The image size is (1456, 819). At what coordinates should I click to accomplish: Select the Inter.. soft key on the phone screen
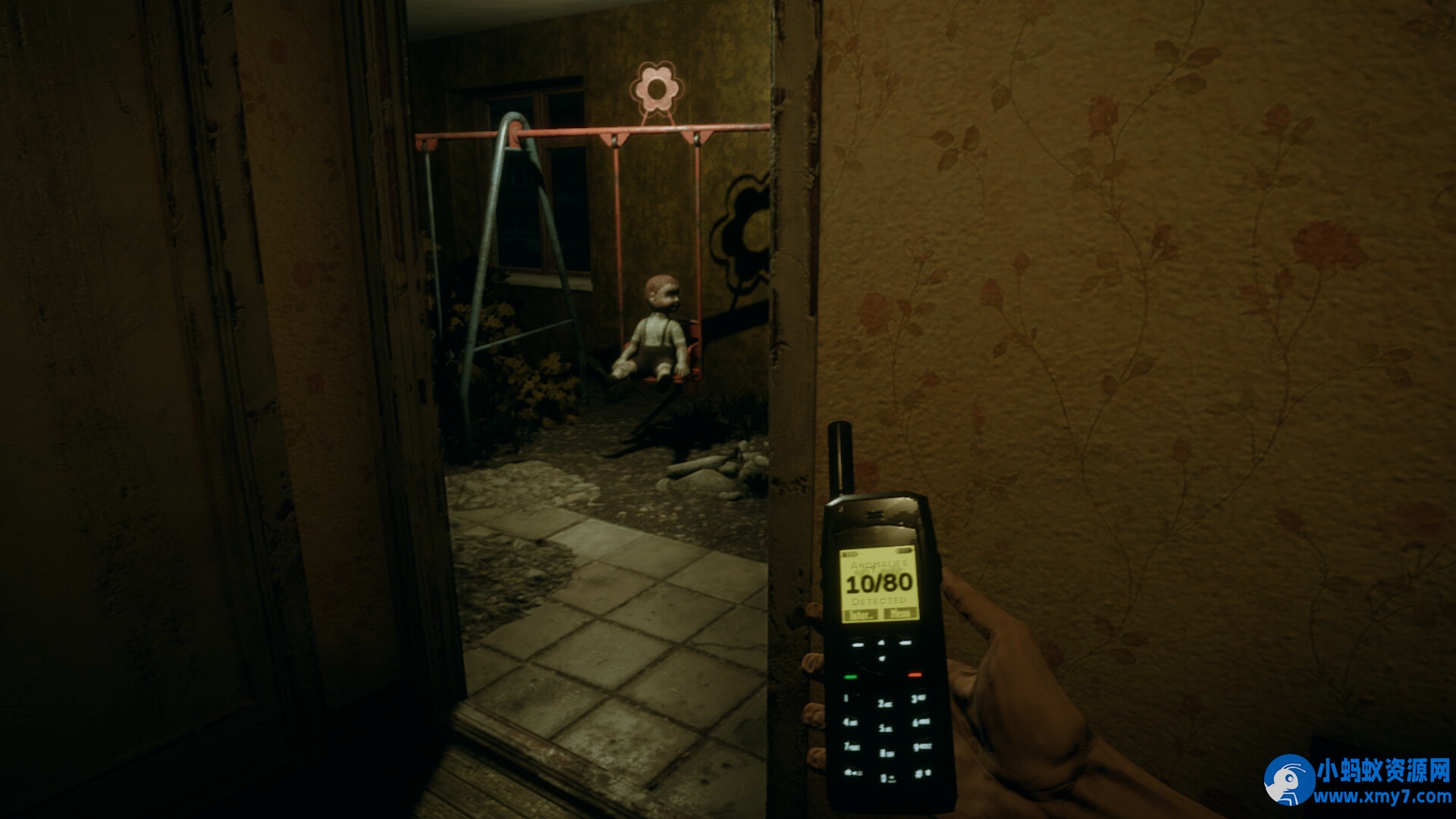(x=861, y=613)
